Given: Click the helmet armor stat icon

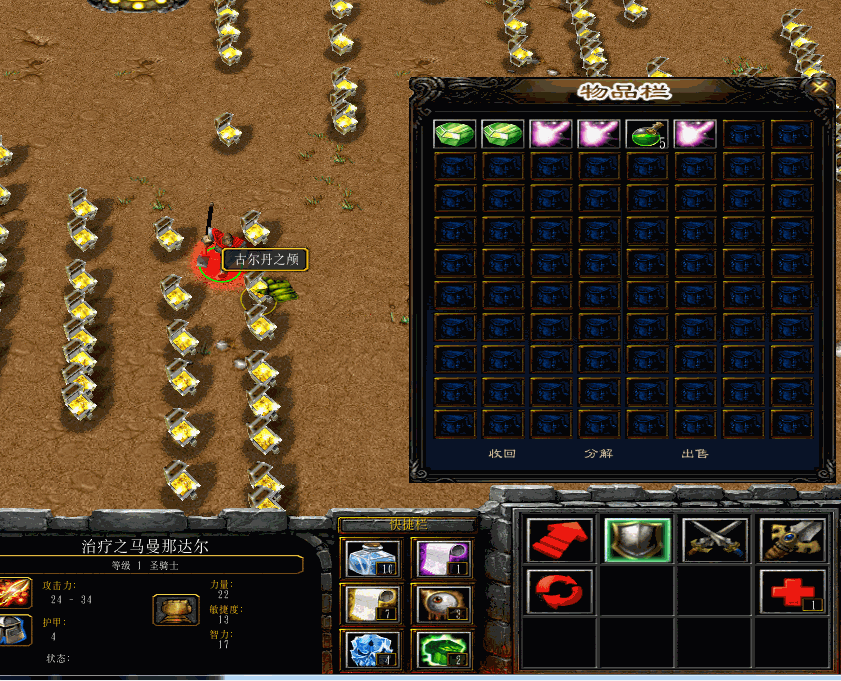Looking at the screenshot, I should tap(15, 631).
